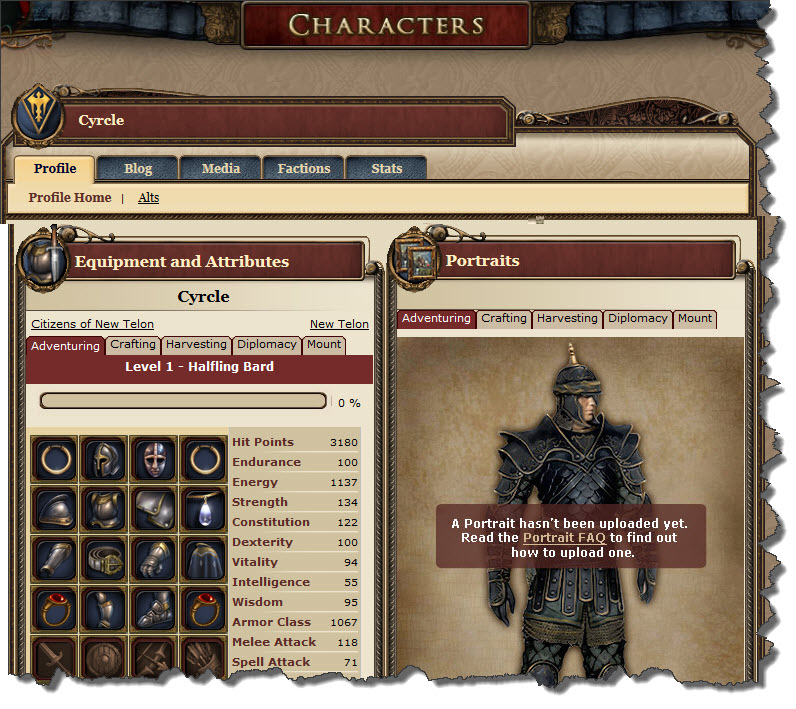Select the armored boots slot
Screen dimensions: 796x709
click(x=154, y=607)
